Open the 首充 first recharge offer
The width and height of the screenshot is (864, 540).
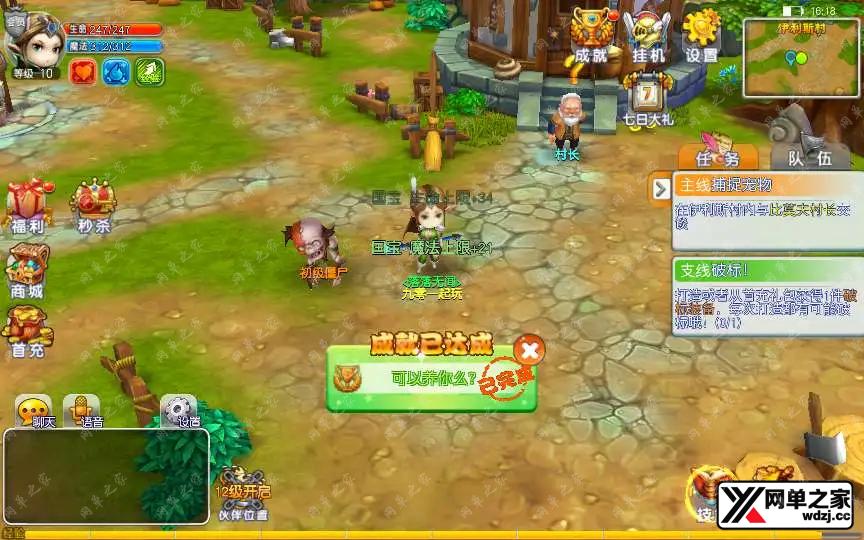point(27,331)
